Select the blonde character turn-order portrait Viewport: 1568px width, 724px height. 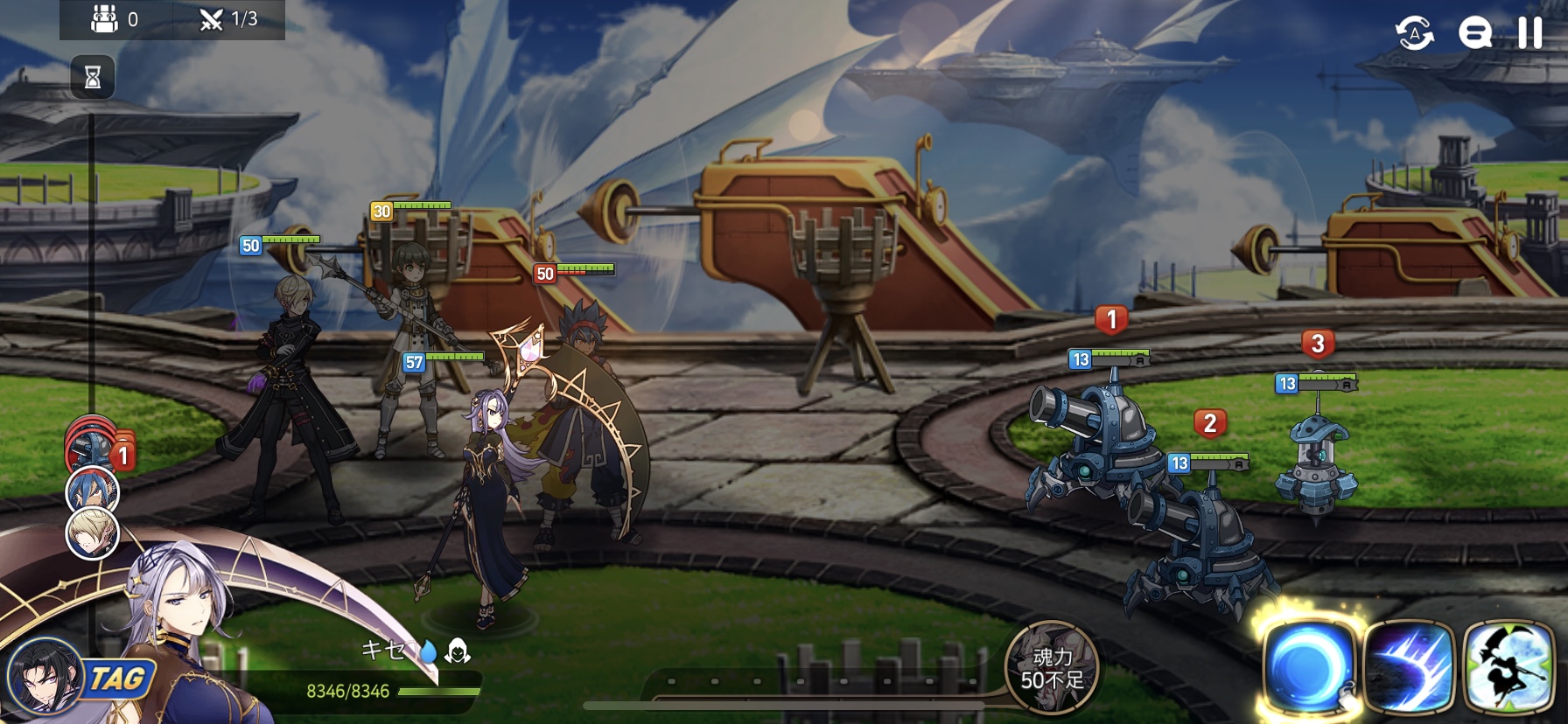coord(92,533)
